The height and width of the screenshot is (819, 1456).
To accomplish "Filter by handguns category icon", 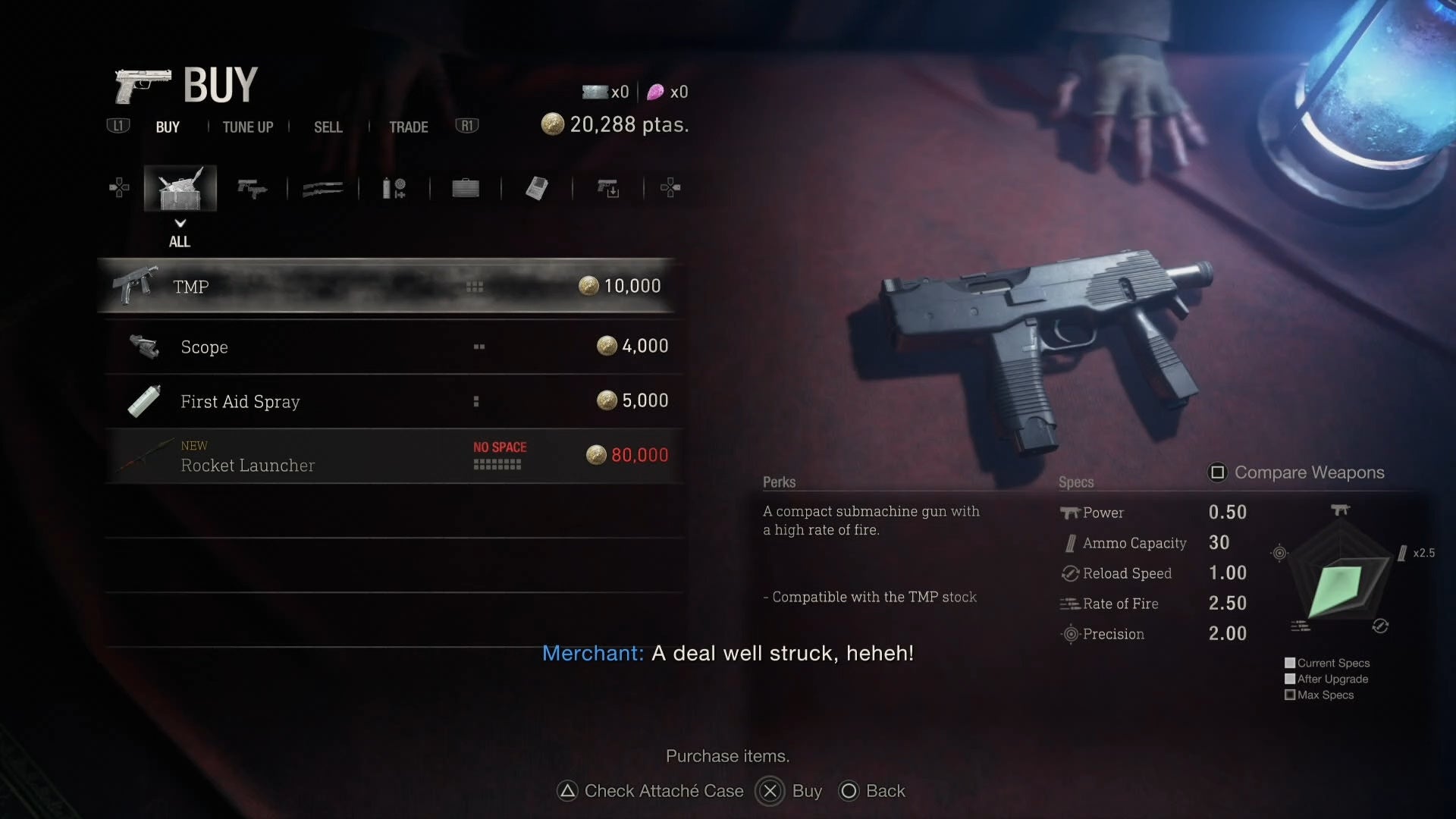I will [252, 188].
